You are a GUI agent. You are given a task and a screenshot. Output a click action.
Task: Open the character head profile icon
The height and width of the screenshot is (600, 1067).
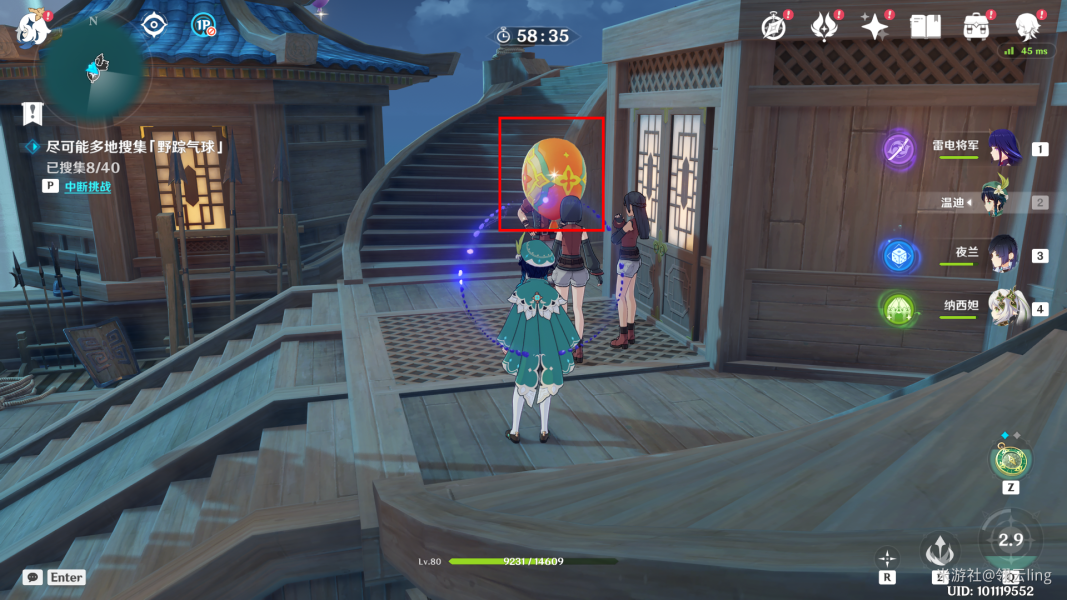click(x=1027, y=27)
